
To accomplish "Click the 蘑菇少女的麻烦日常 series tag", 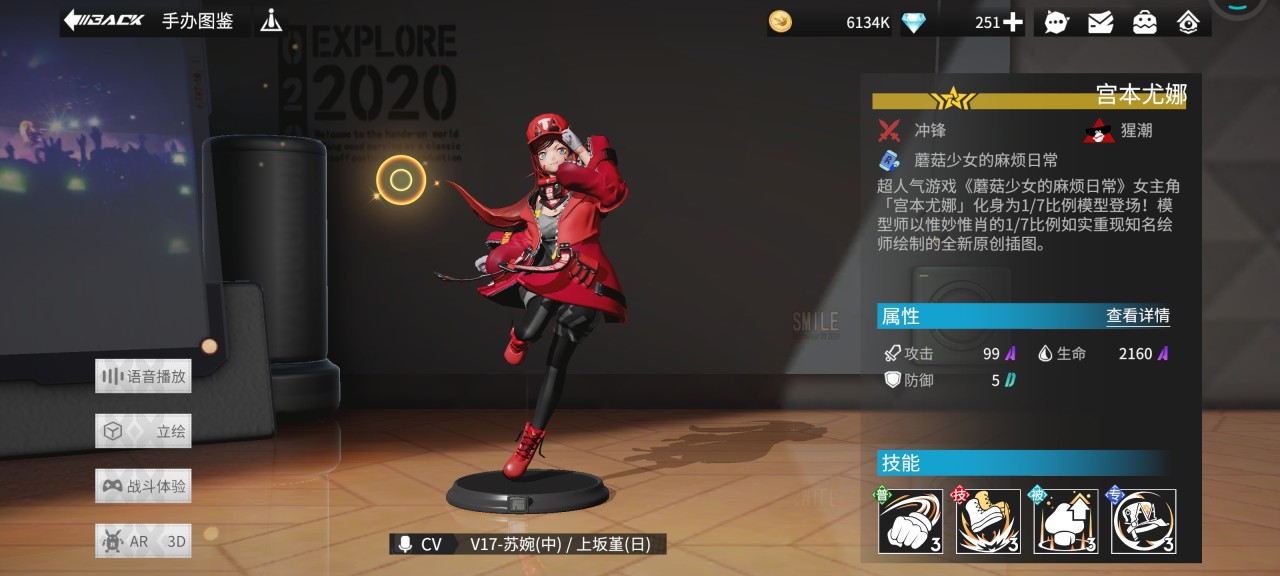I will pyautogui.click(x=985, y=160).
